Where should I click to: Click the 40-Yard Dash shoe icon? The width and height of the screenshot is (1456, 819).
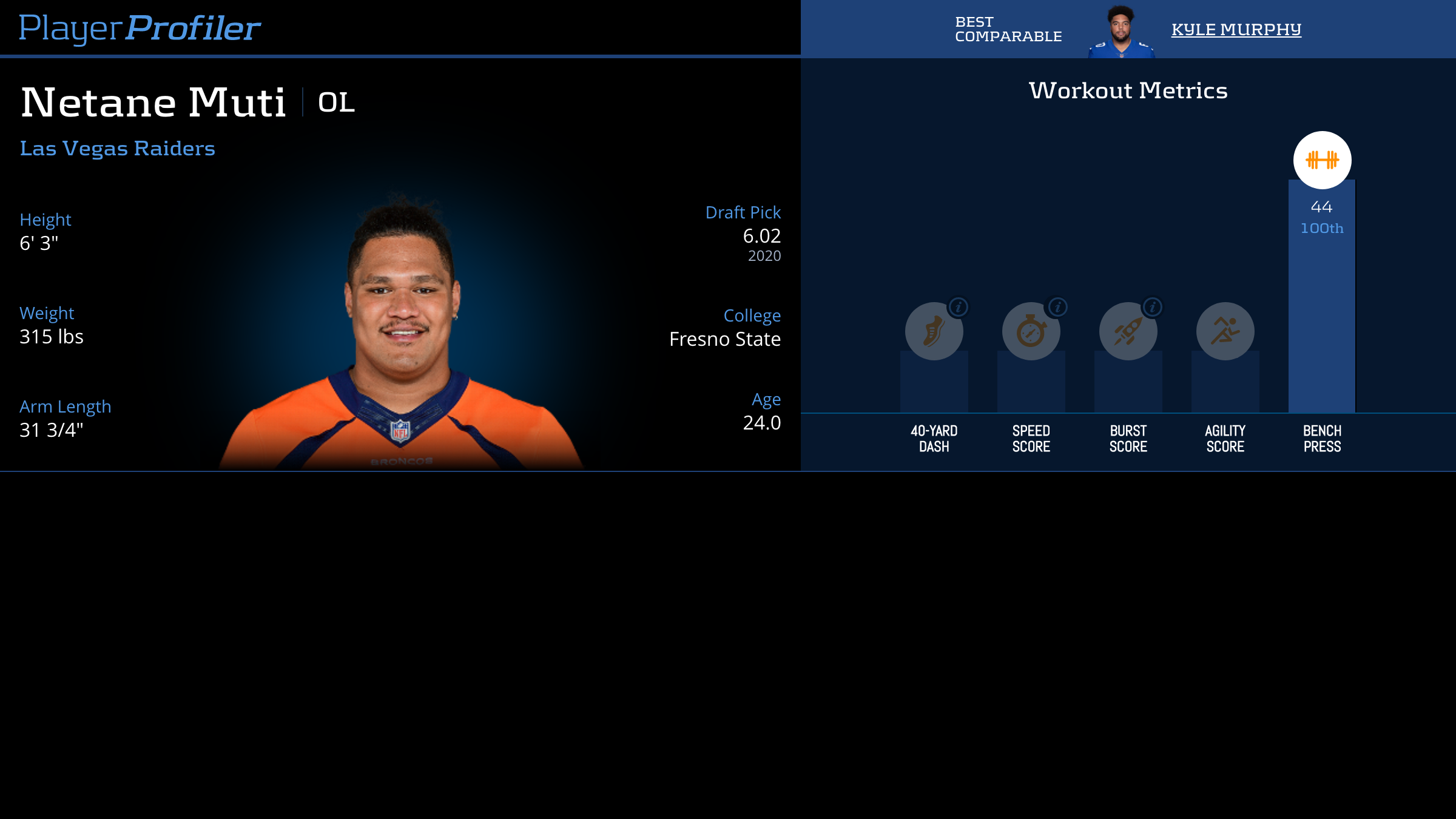click(934, 332)
